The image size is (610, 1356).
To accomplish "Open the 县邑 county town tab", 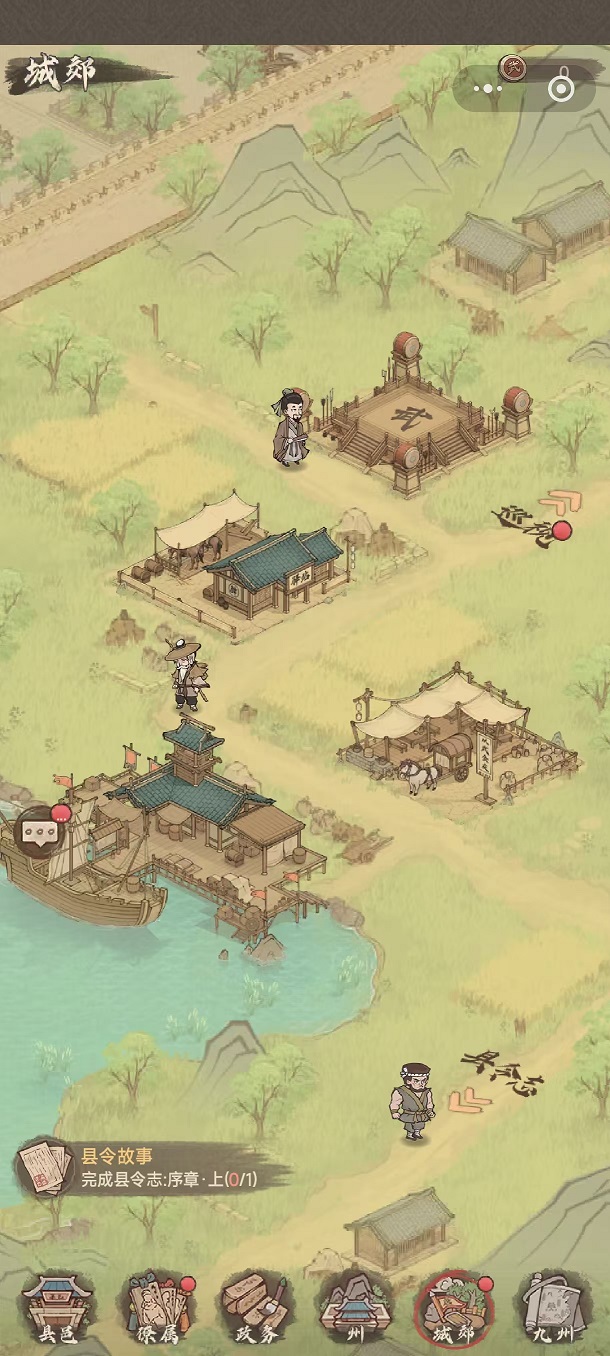I will point(57,1307).
